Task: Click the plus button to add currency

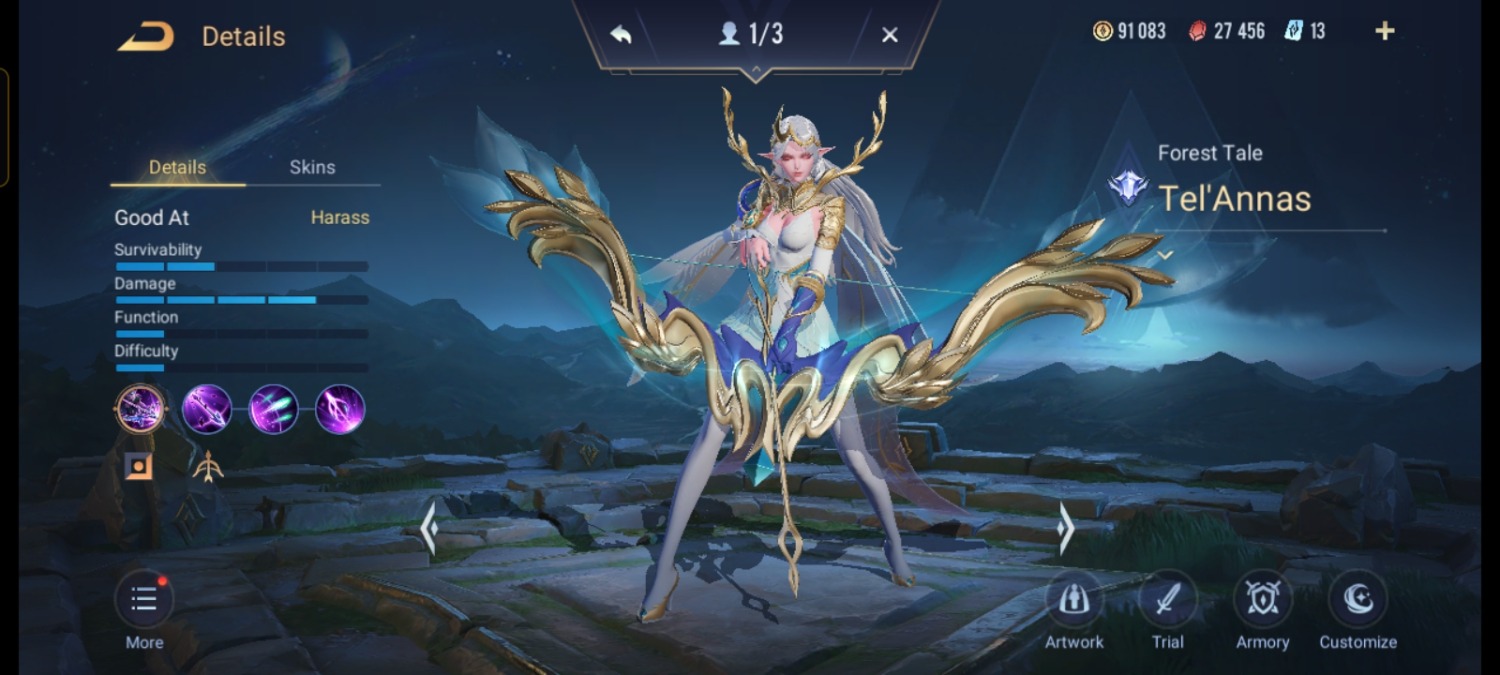Action: click(x=1384, y=31)
